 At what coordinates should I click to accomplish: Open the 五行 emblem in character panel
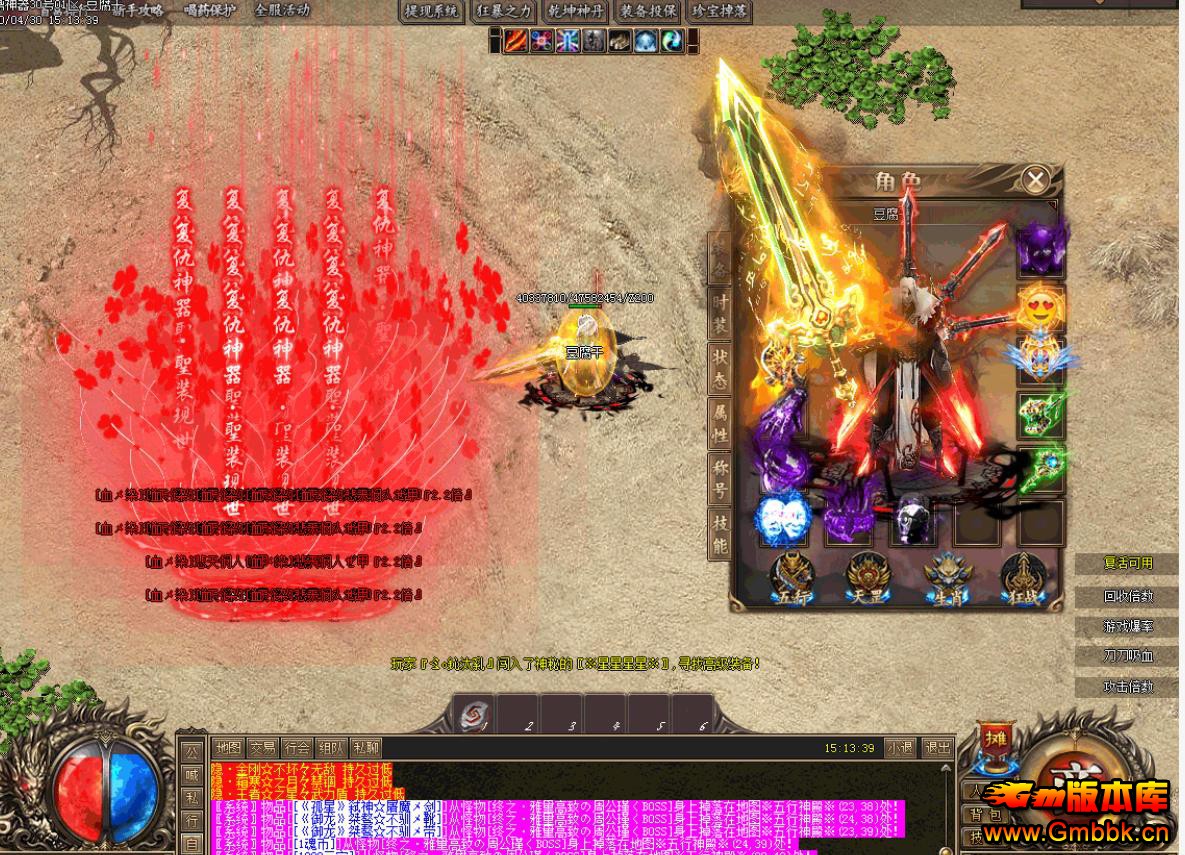click(791, 579)
